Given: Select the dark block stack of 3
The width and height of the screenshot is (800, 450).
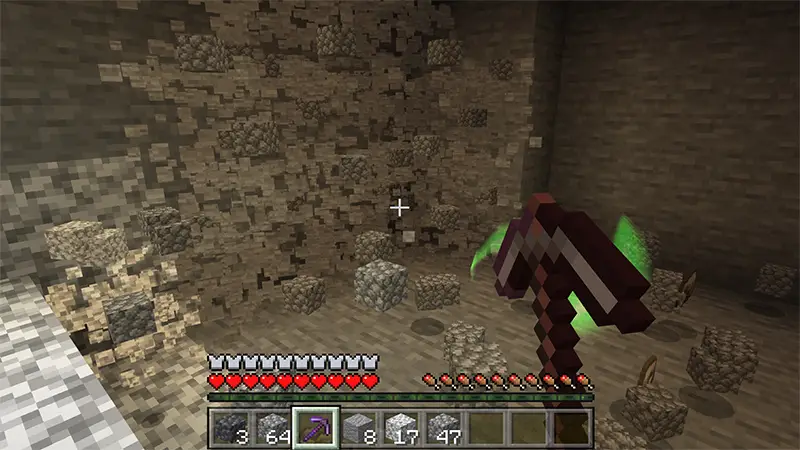Looking at the screenshot, I should (230, 427).
